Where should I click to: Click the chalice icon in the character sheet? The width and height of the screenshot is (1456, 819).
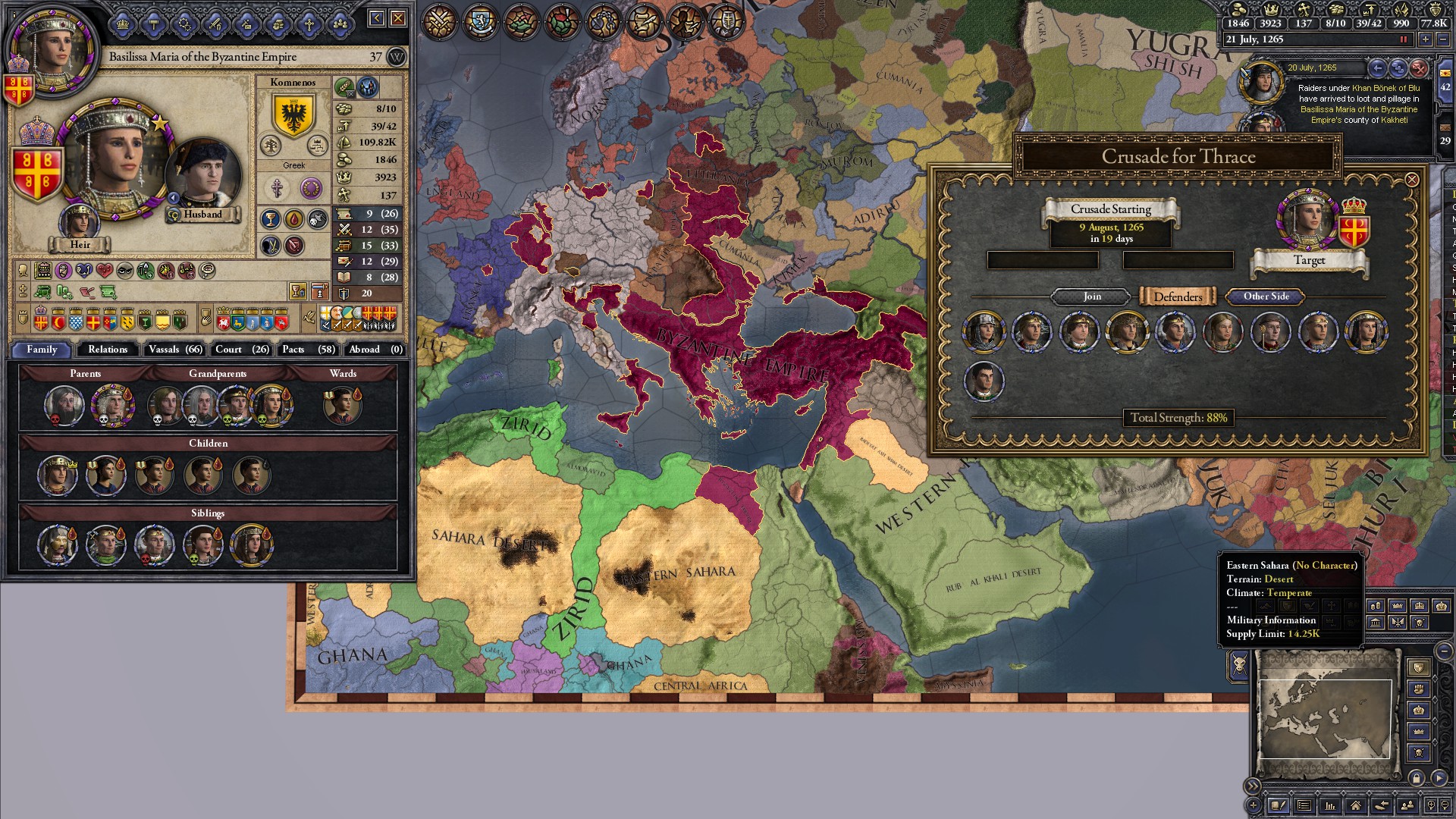click(x=271, y=218)
